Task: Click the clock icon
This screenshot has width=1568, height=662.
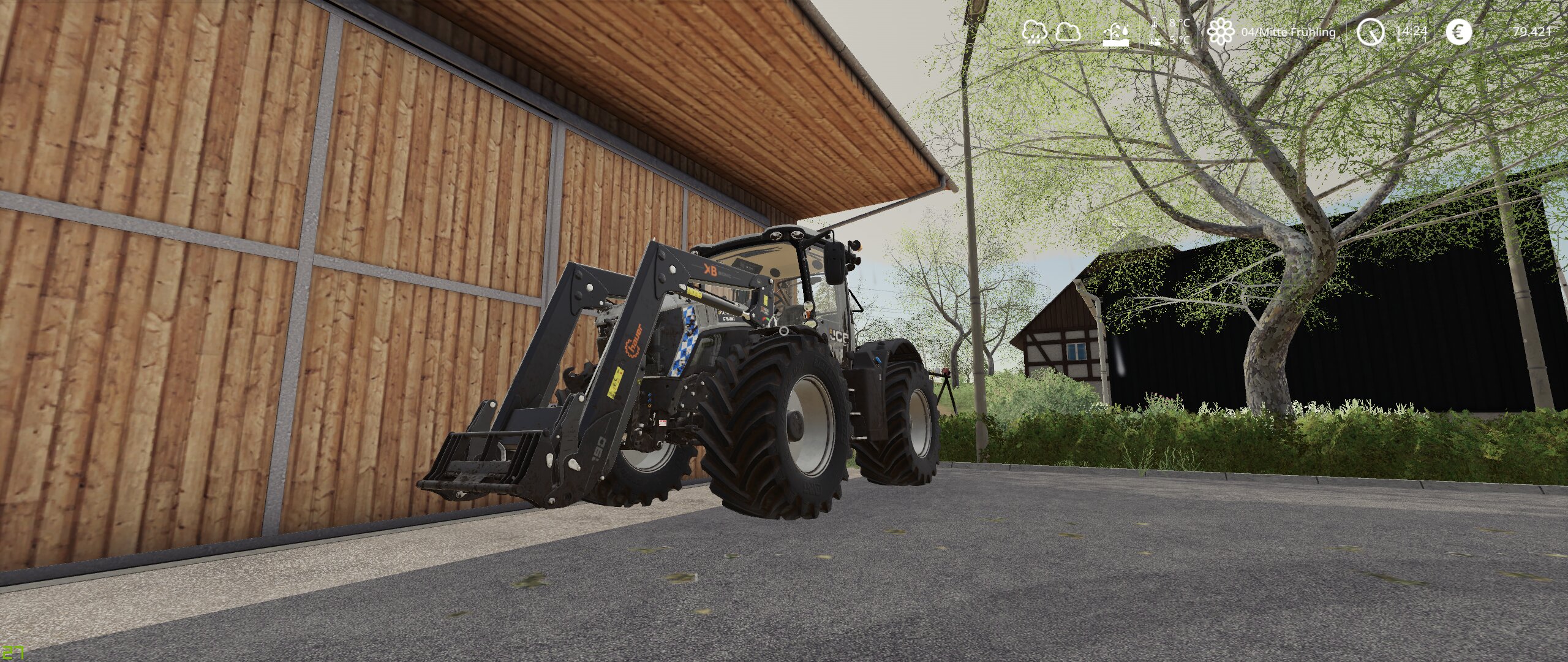Action: [1370, 32]
